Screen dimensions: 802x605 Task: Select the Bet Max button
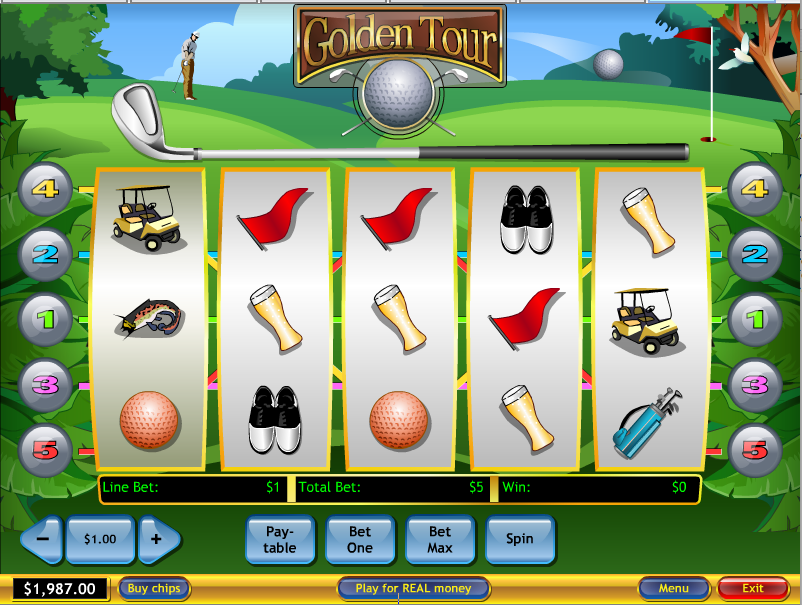coord(440,540)
